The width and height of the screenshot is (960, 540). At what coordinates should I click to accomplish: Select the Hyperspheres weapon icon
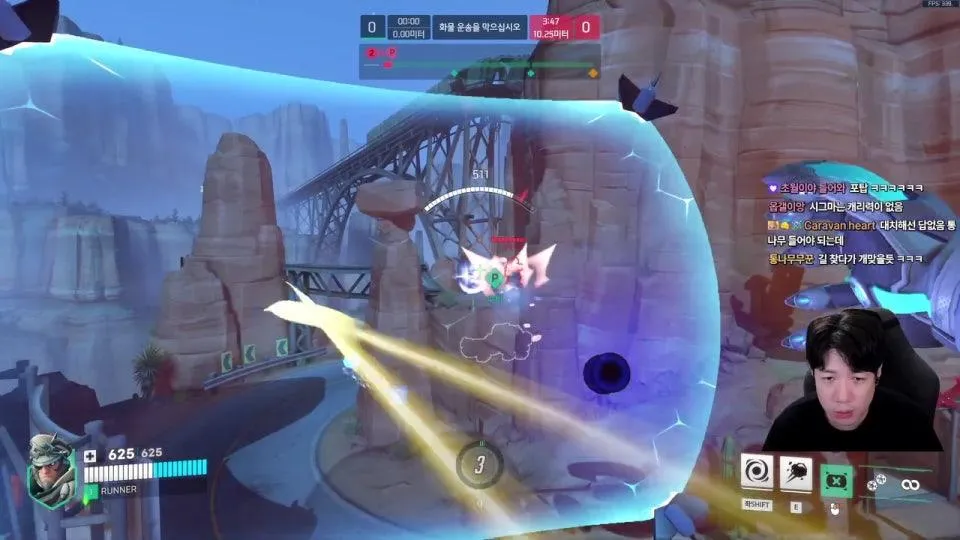(x=909, y=484)
